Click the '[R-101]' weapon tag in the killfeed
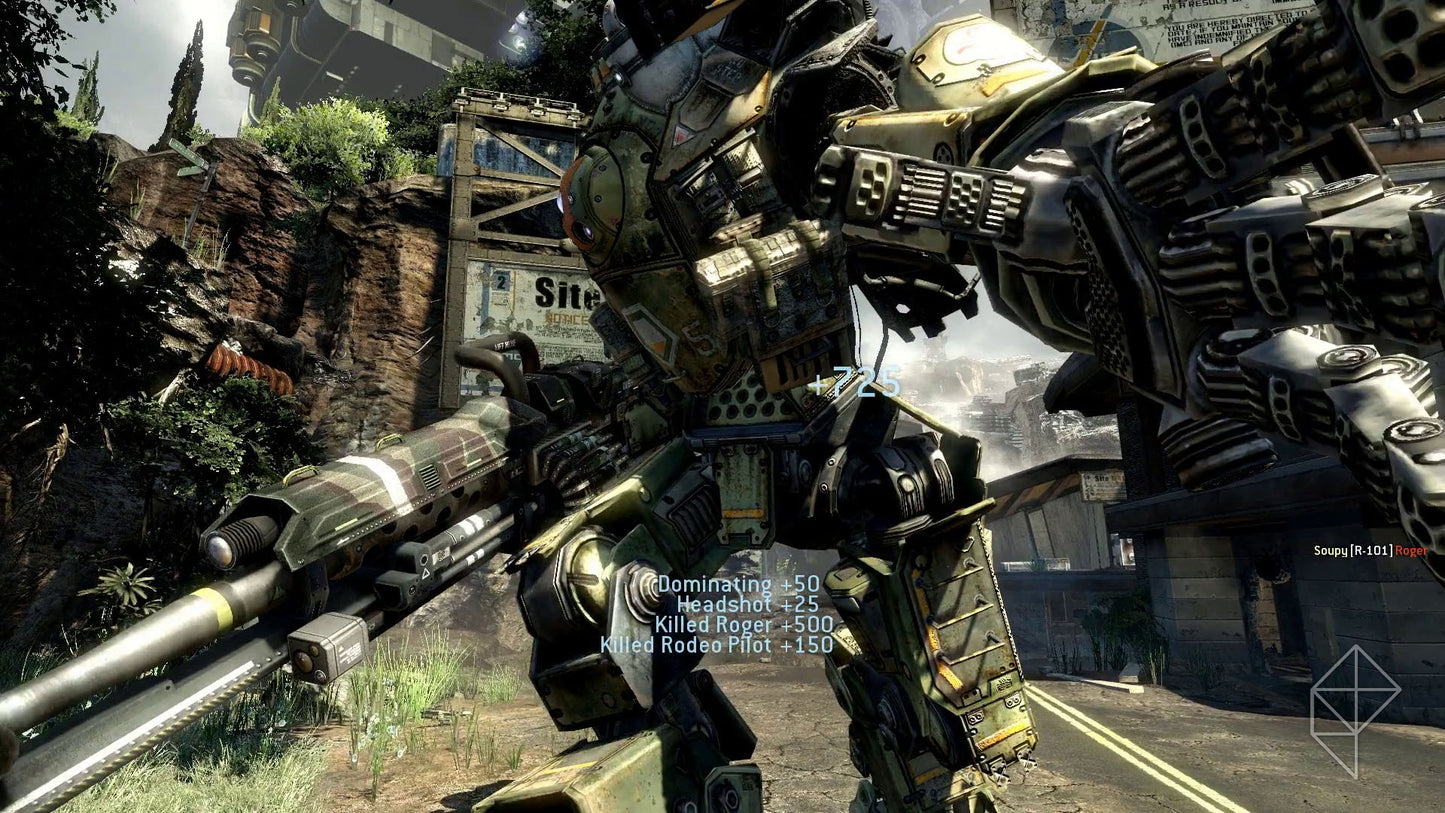 1371,550
